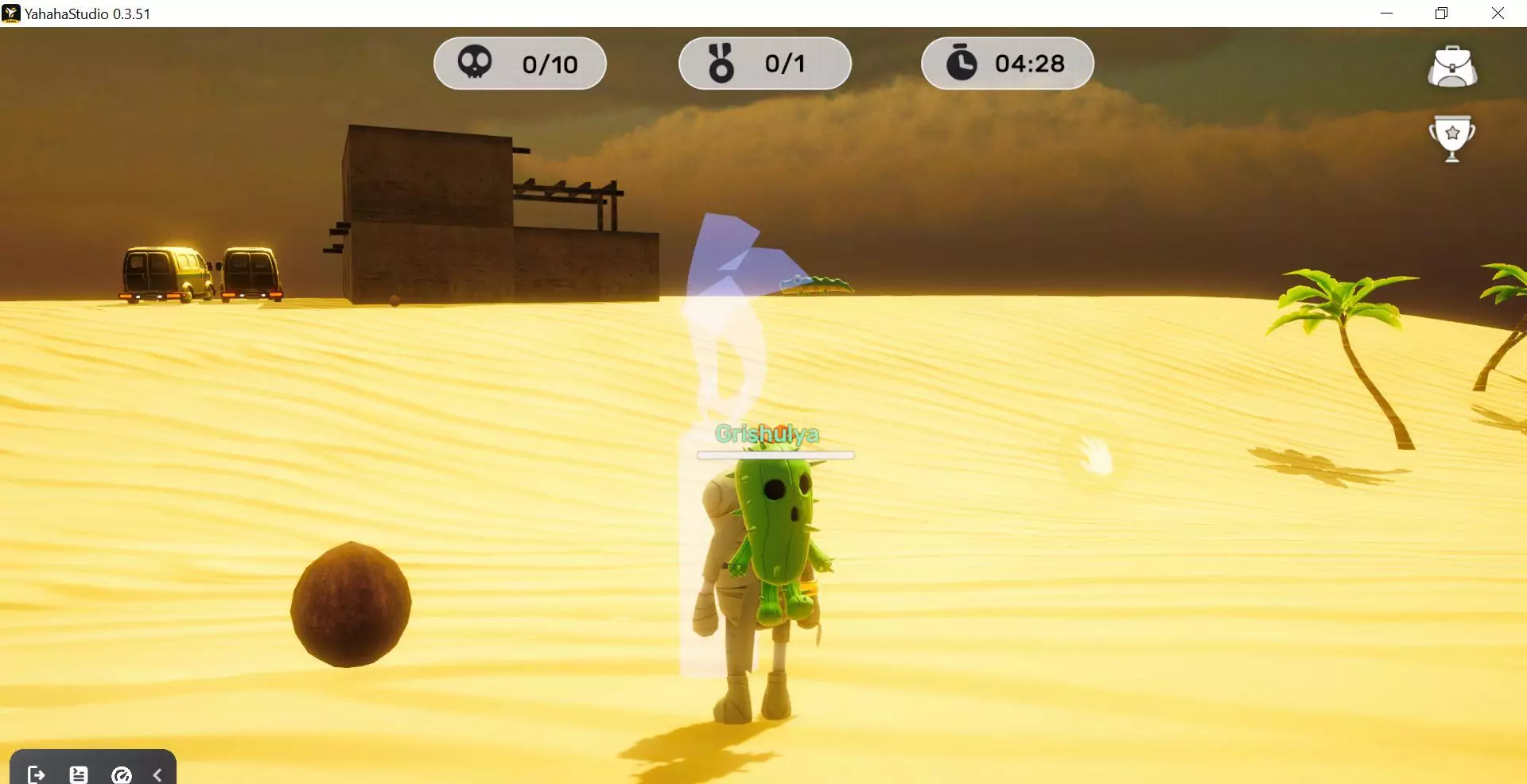Open the backpack inventory icon
The height and width of the screenshot is (784, 1527).
coord(1453,67)
